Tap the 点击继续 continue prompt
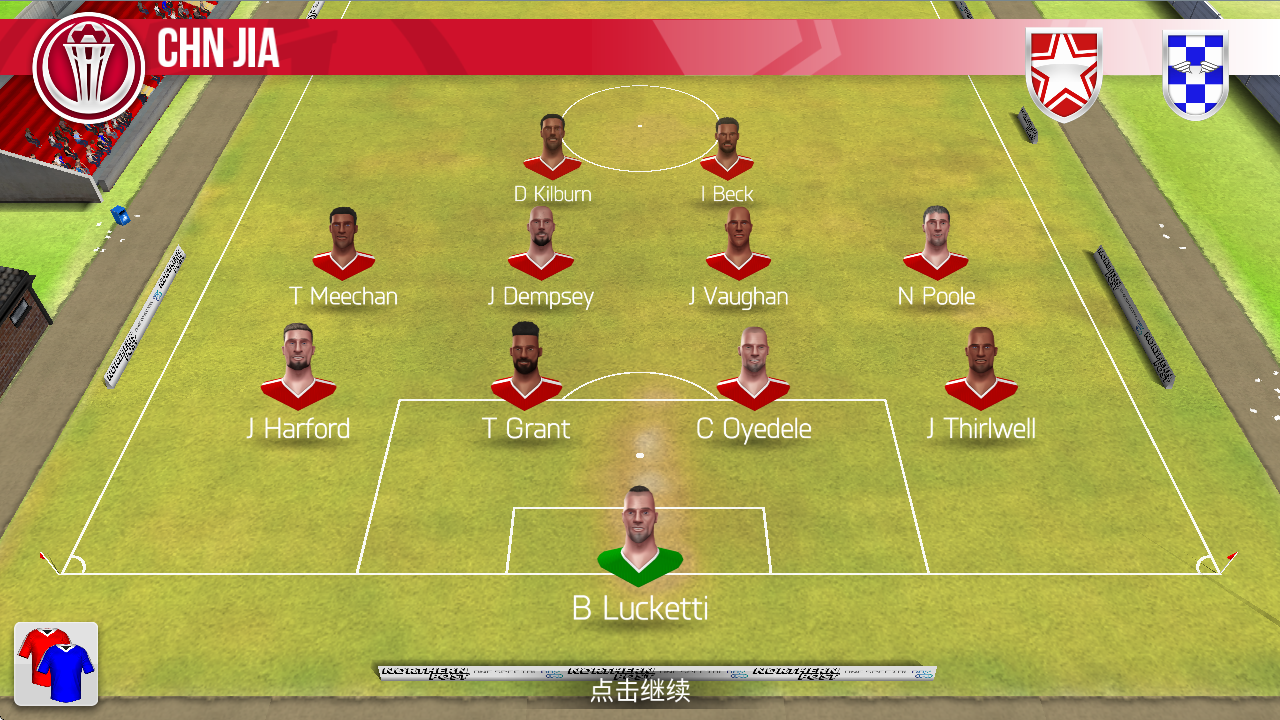Viewport: 1280px width, 720px height. [640, 690]
